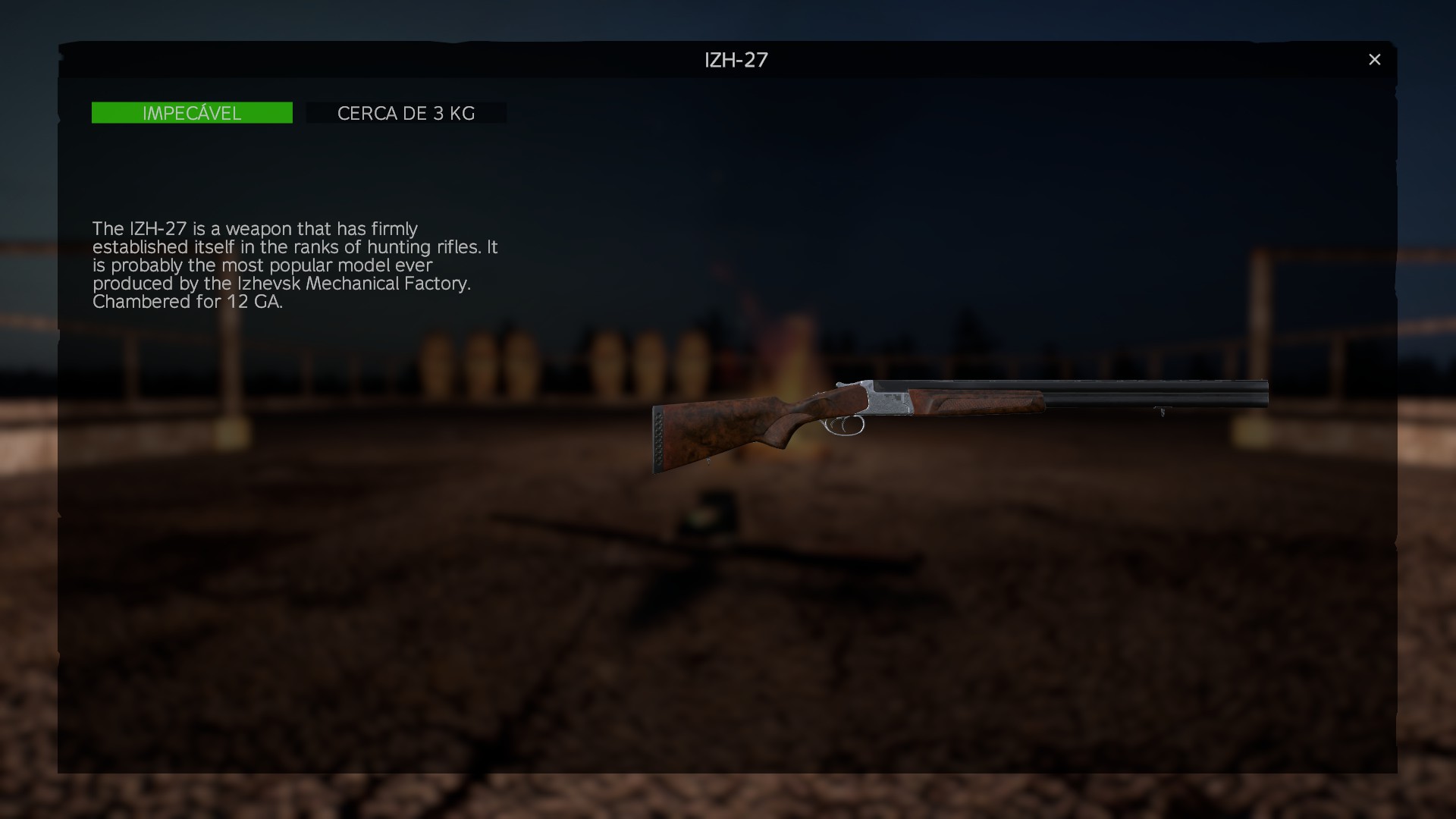Image resolution: width=1456 pixels, height=819 pixels.
Task: Click the 'Chambered for 12 GA' text
Action: 187,301
